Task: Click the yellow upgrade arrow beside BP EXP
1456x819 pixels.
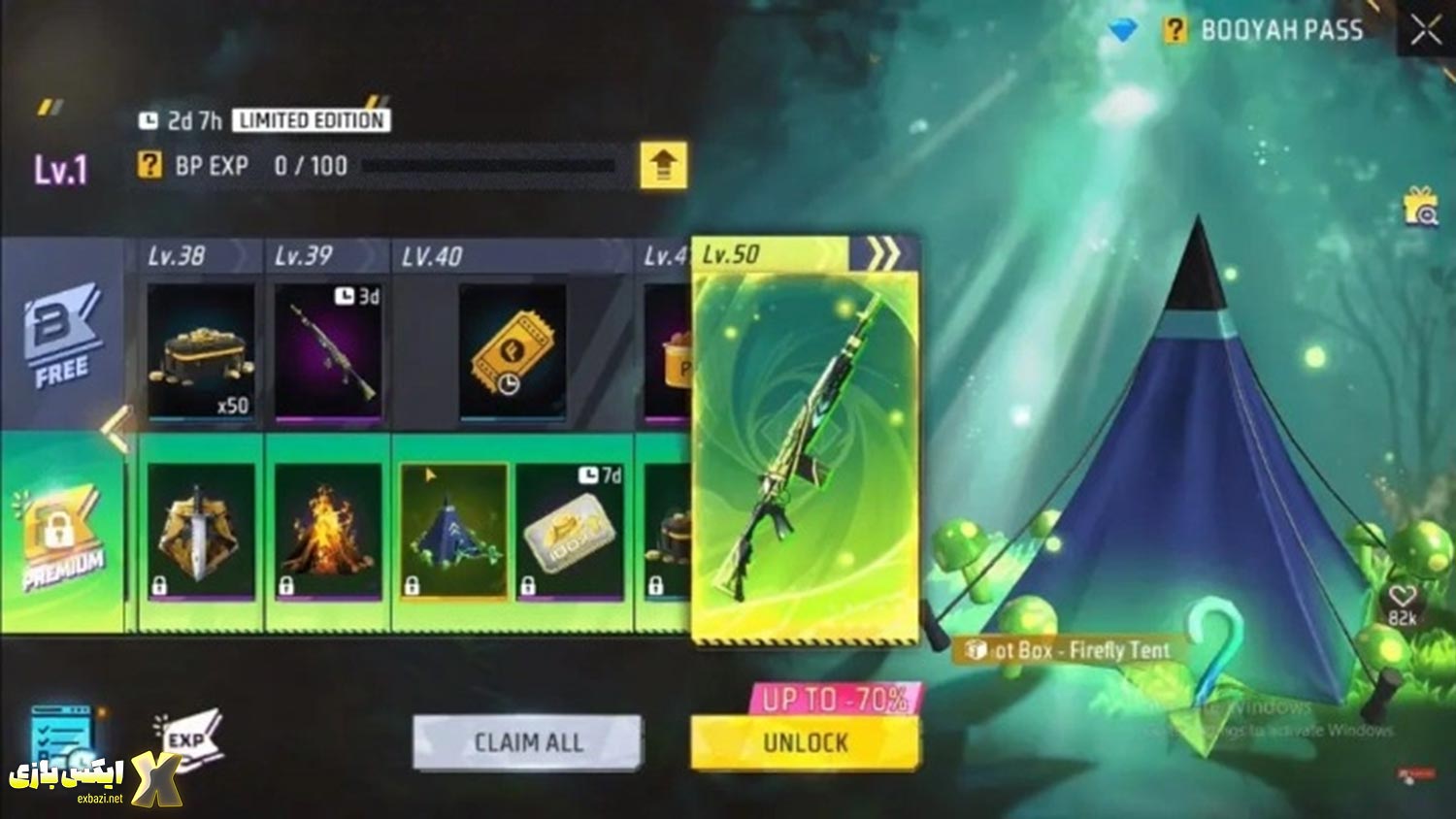Action: (x=662, y=166)
